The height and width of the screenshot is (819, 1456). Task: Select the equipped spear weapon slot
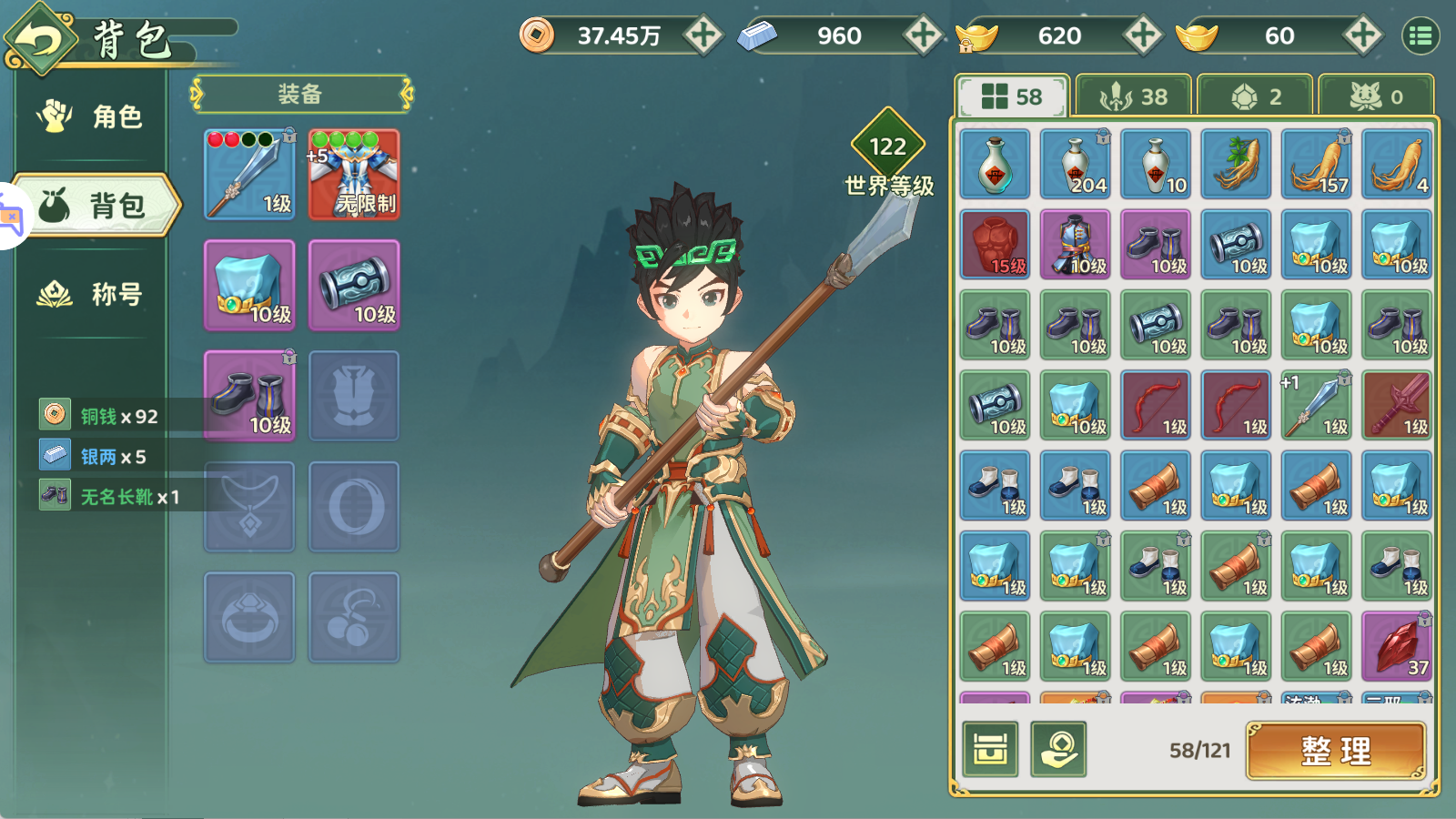point(249,174)
